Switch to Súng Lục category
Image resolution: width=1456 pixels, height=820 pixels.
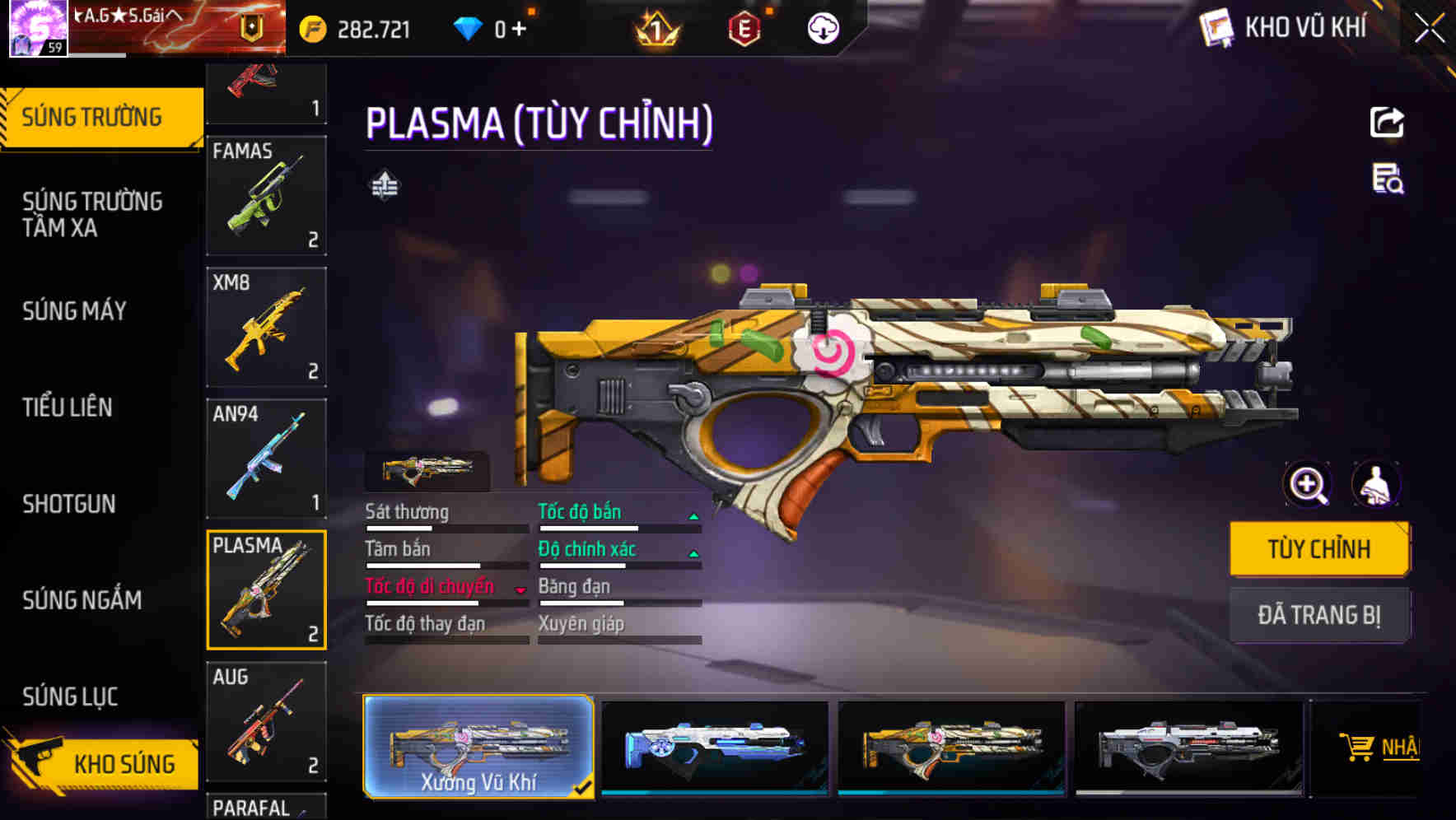coord(70,697)
